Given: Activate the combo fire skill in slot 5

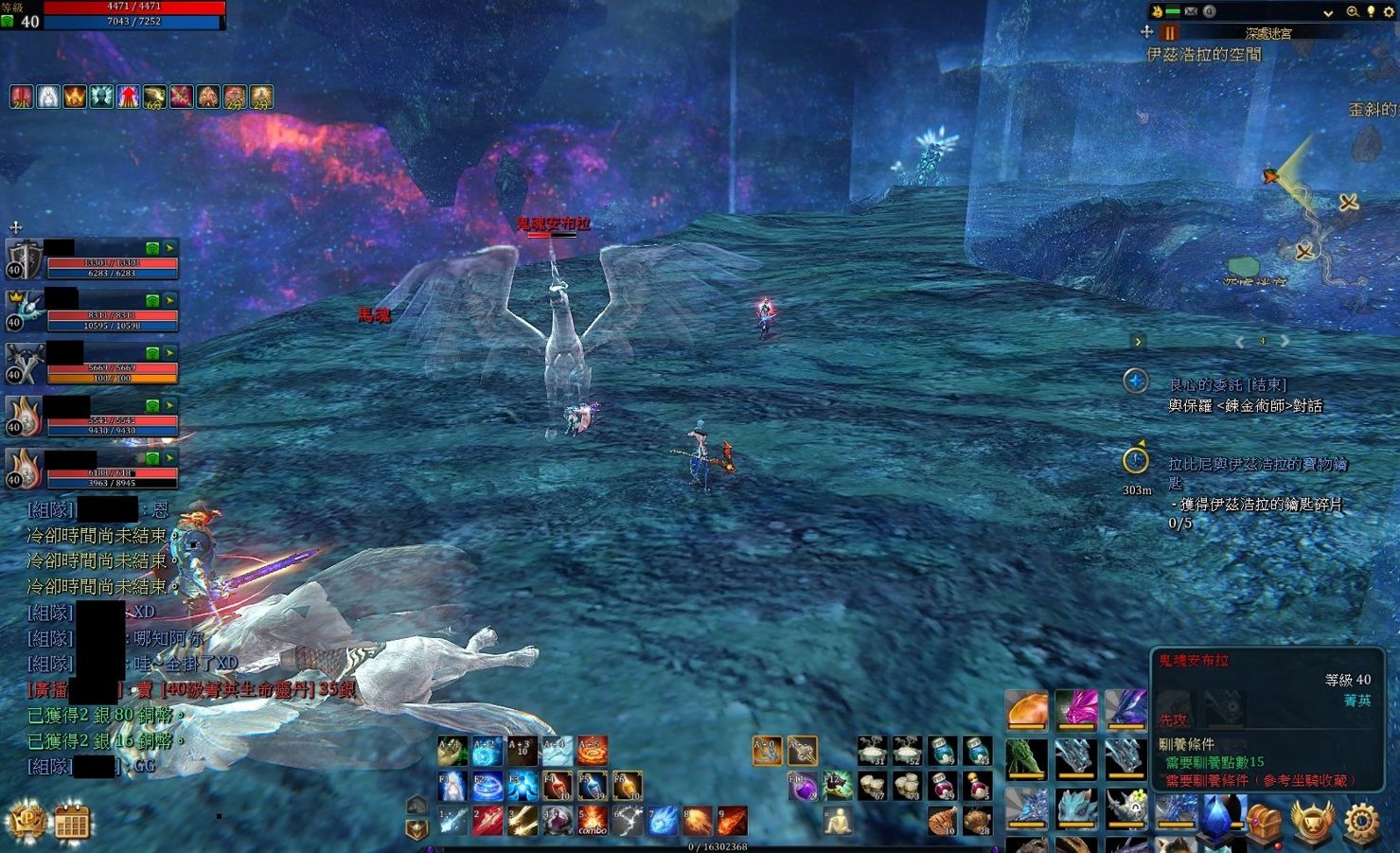Looking at the screenshot, I should tap(593, 821).
